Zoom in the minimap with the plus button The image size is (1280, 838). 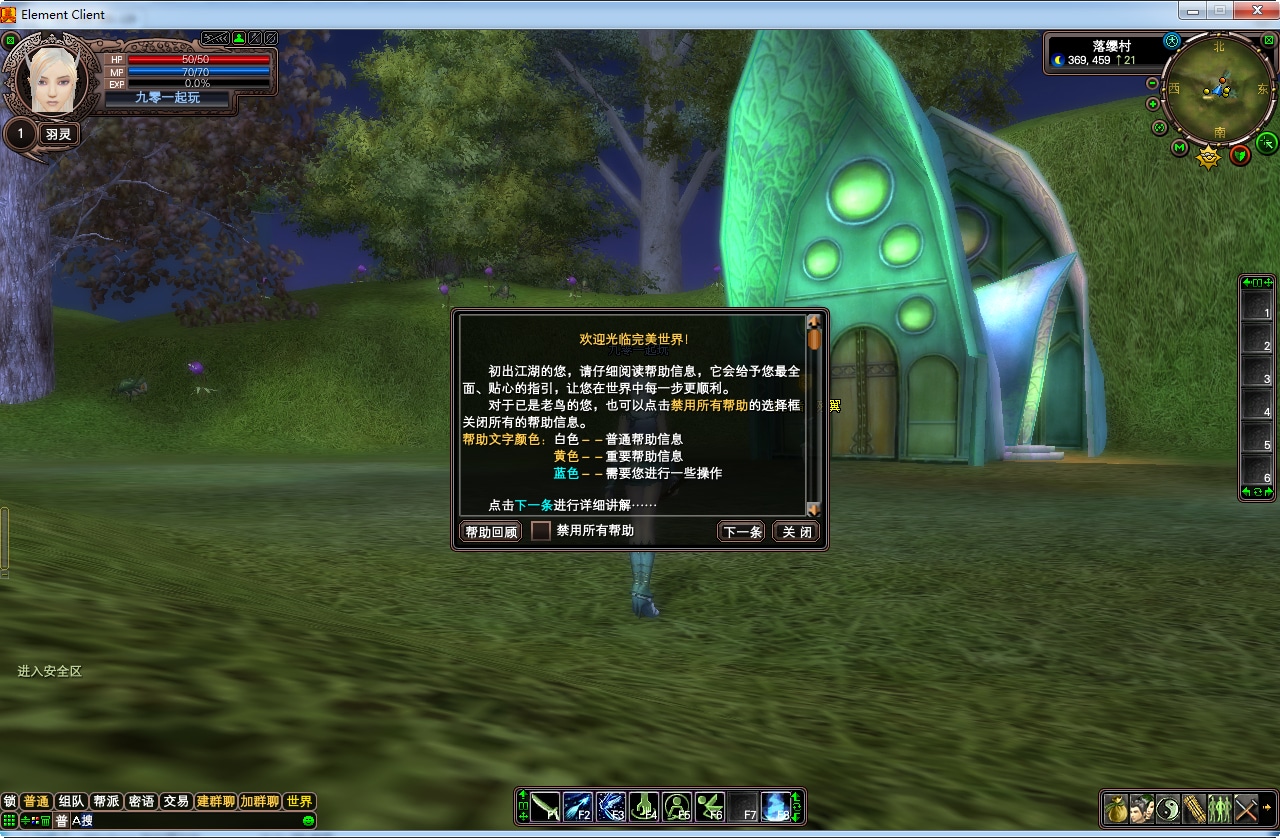(1153, 104)
